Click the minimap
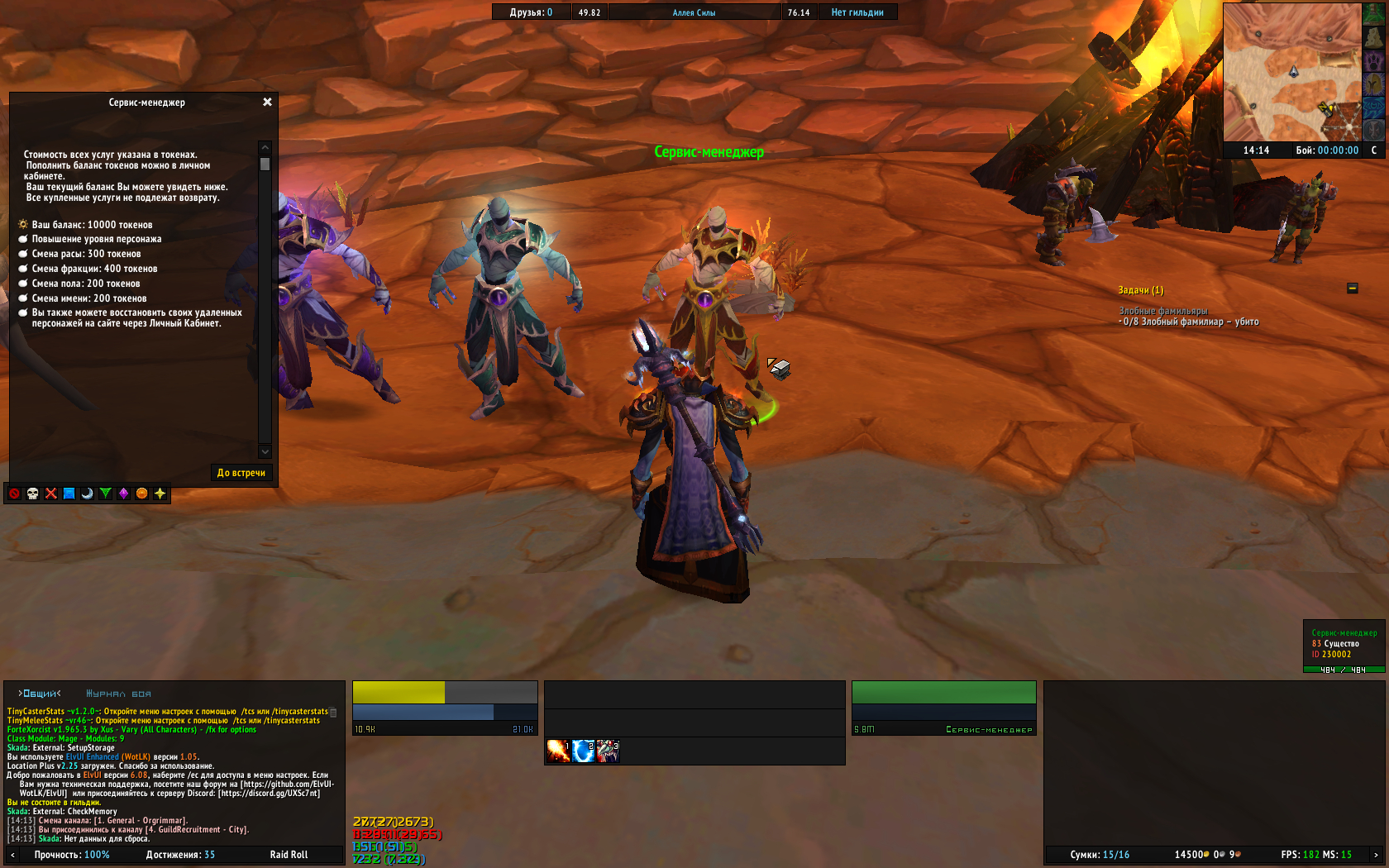1389x868 pixels. (x=1291, y=73)
